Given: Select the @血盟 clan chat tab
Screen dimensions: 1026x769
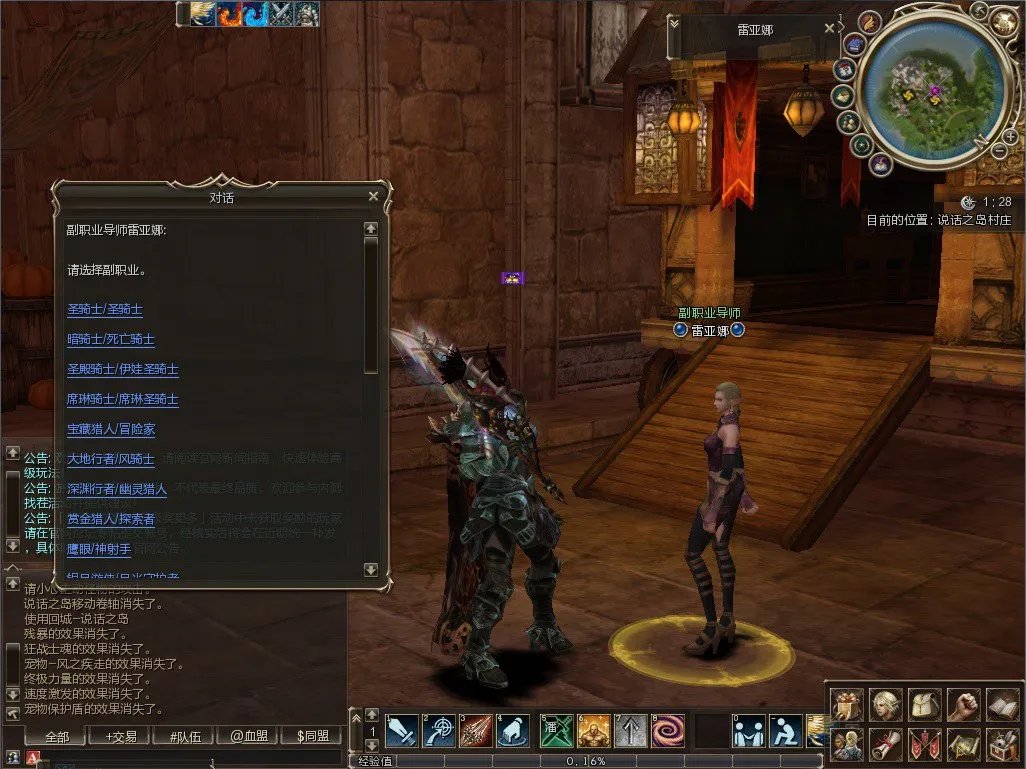Looking at the screenshot, I should (249, 737).
